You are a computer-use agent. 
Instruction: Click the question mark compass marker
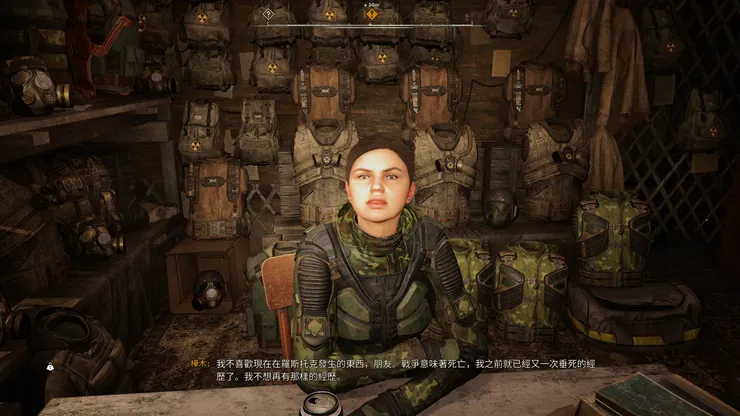tap(267, 13)
